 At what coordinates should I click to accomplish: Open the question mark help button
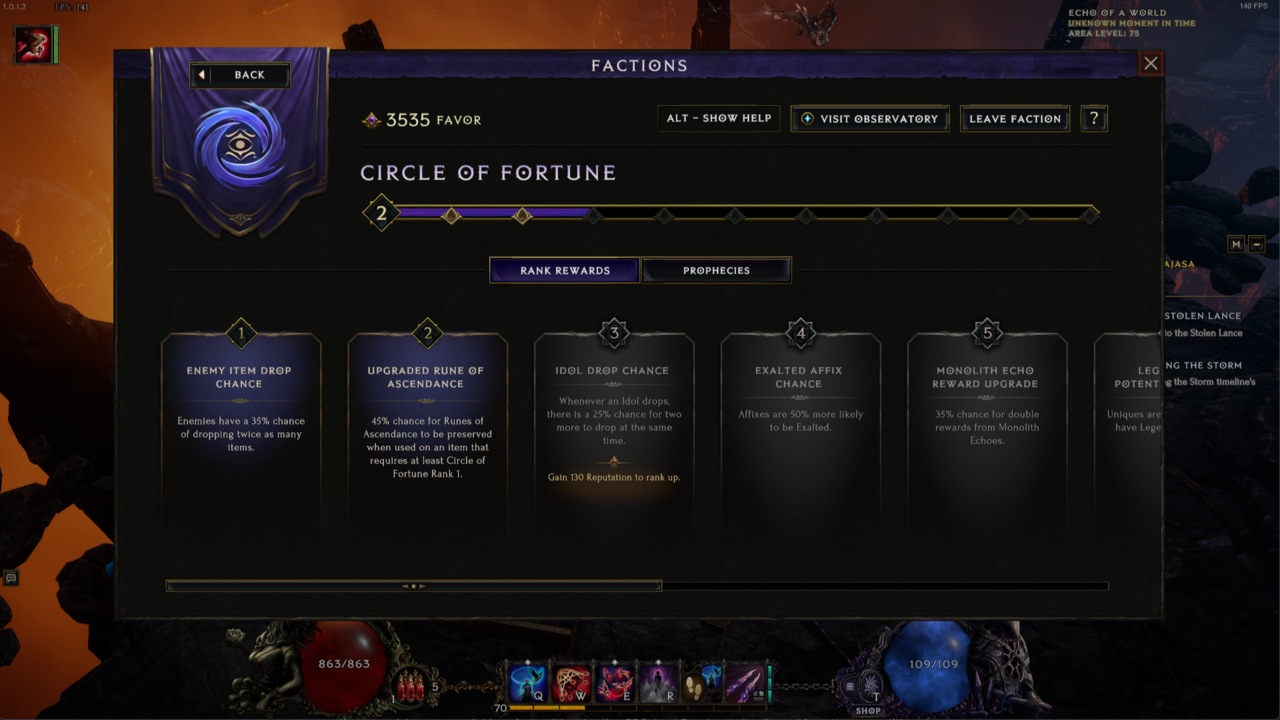coord(1094,118)
